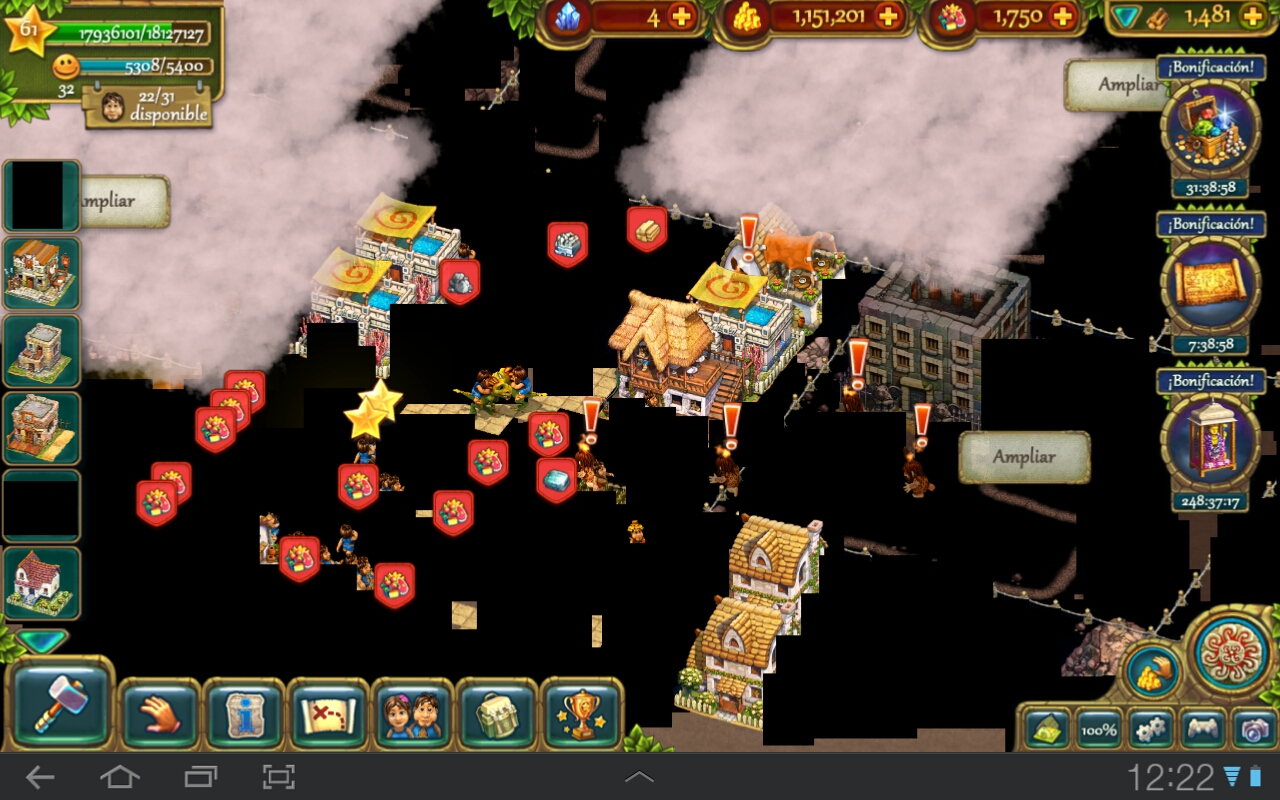Open the treasure chest bonus offer
The image size is (1280, 800).
[x=1210, y=130]
